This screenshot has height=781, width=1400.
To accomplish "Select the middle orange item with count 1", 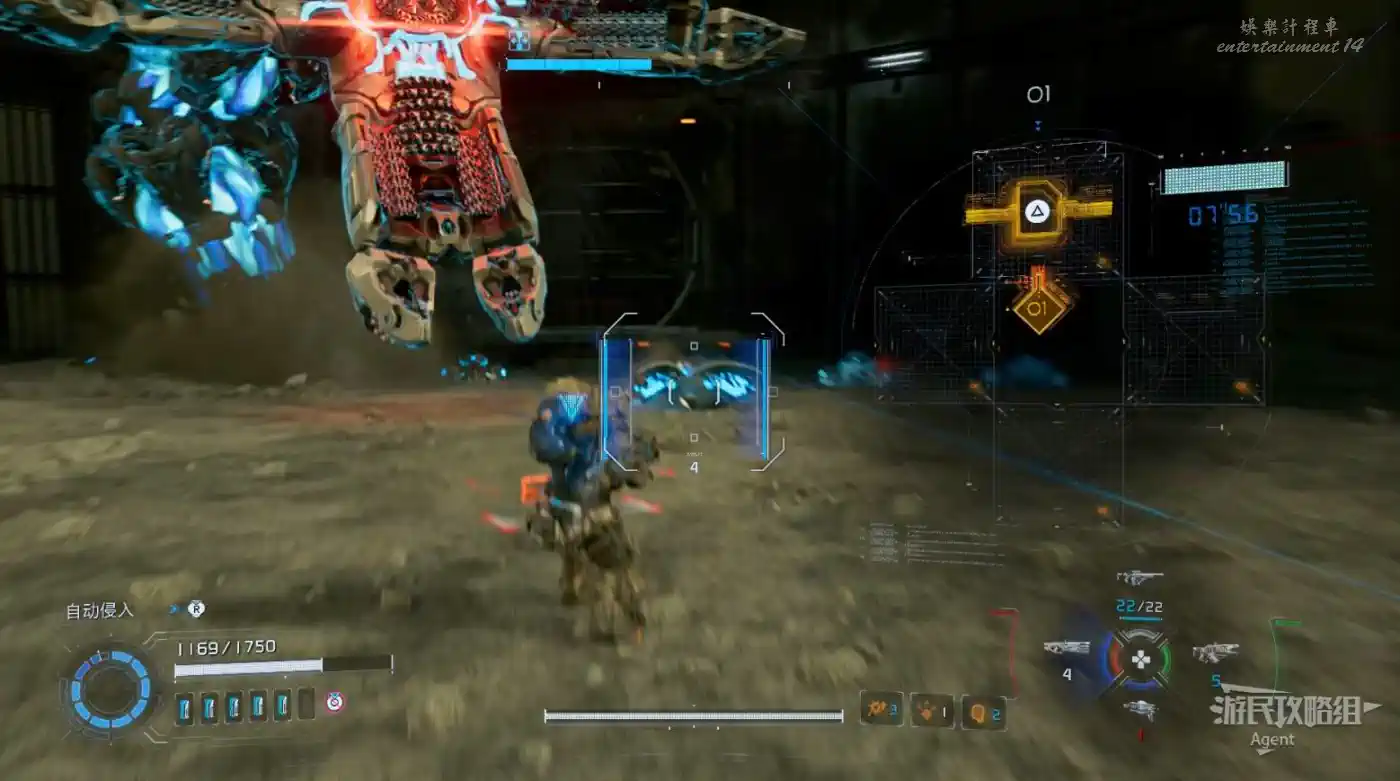I will (932, 710).
